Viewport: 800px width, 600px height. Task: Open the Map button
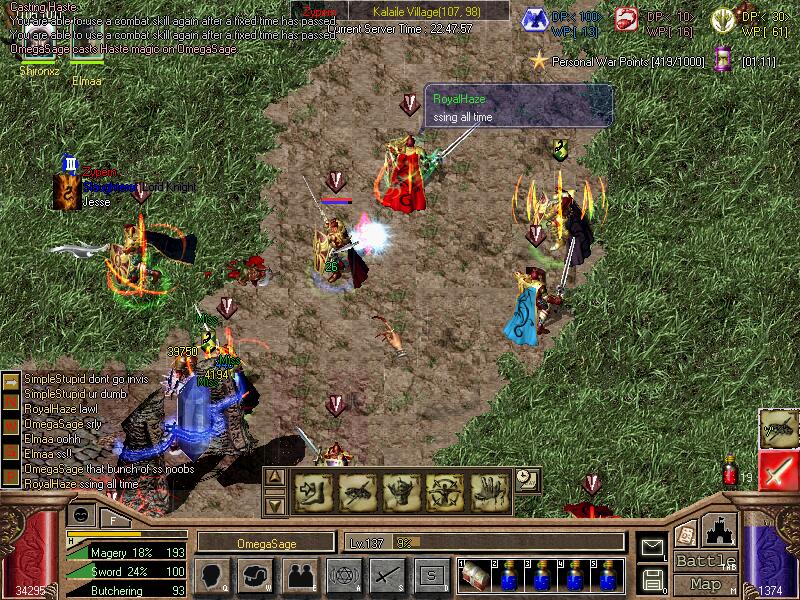click(705, 584)
